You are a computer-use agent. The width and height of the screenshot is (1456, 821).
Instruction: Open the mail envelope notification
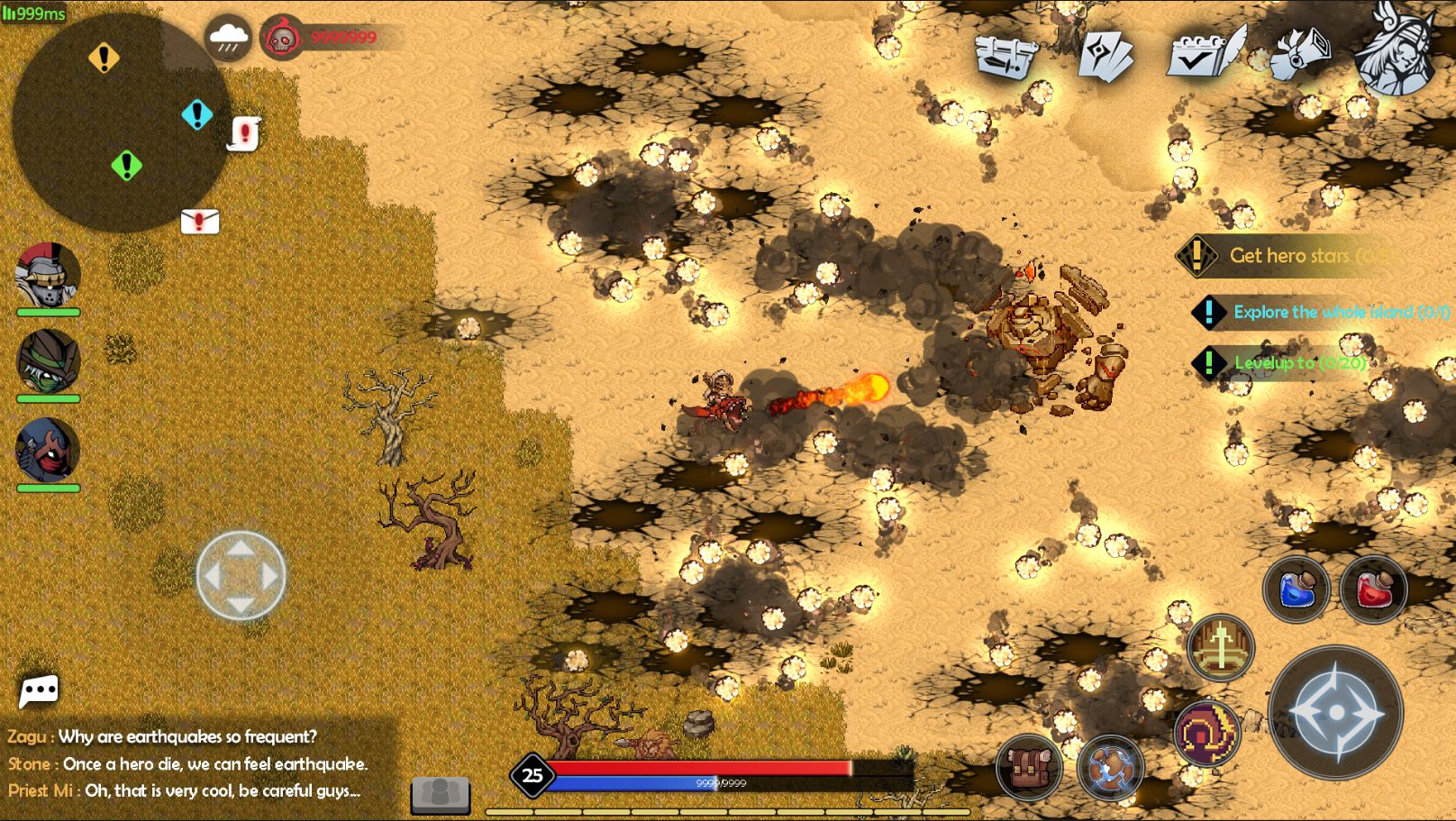click(200, 221)
